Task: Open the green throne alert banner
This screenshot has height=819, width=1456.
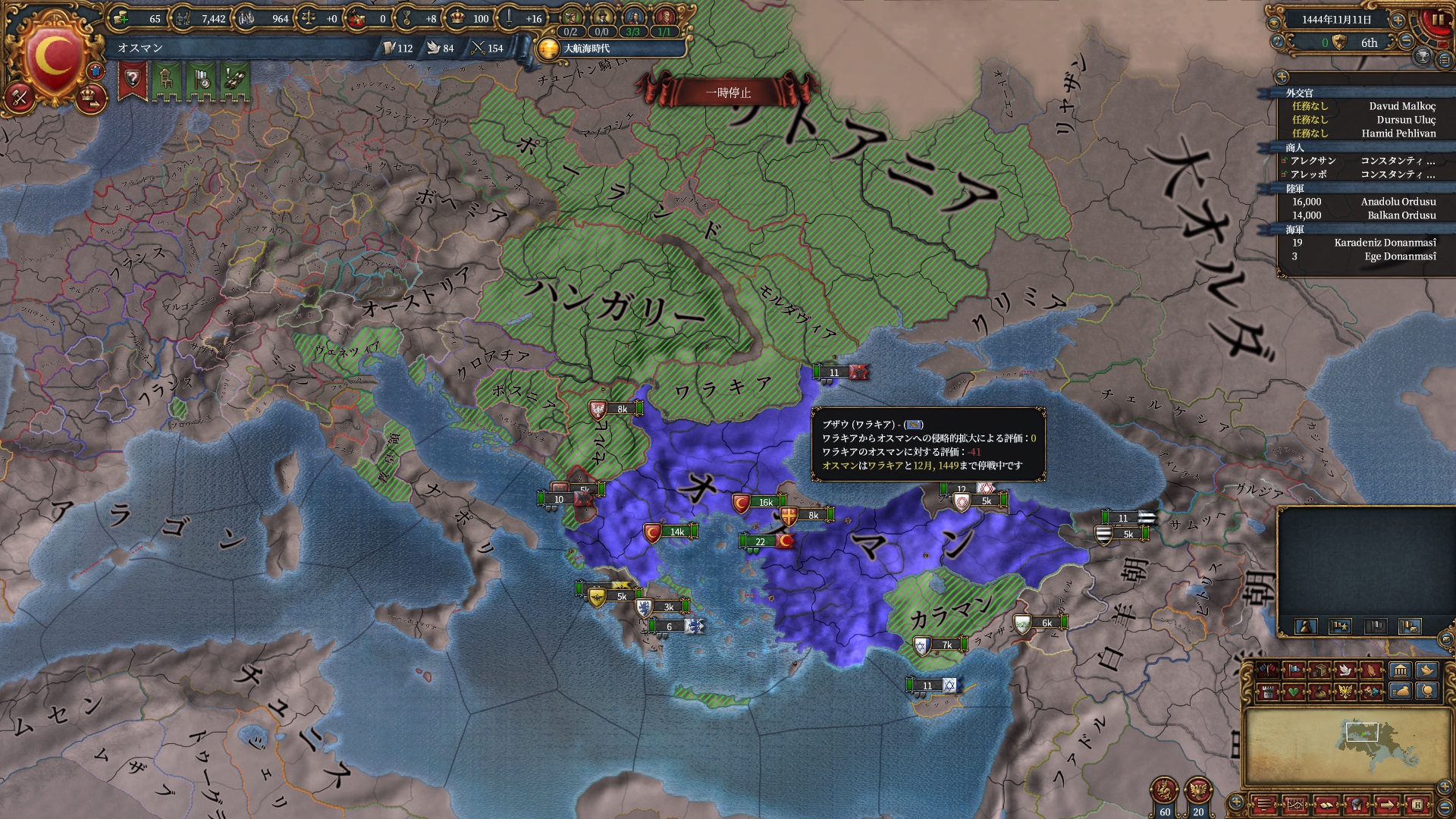Action: pos(166,79)
